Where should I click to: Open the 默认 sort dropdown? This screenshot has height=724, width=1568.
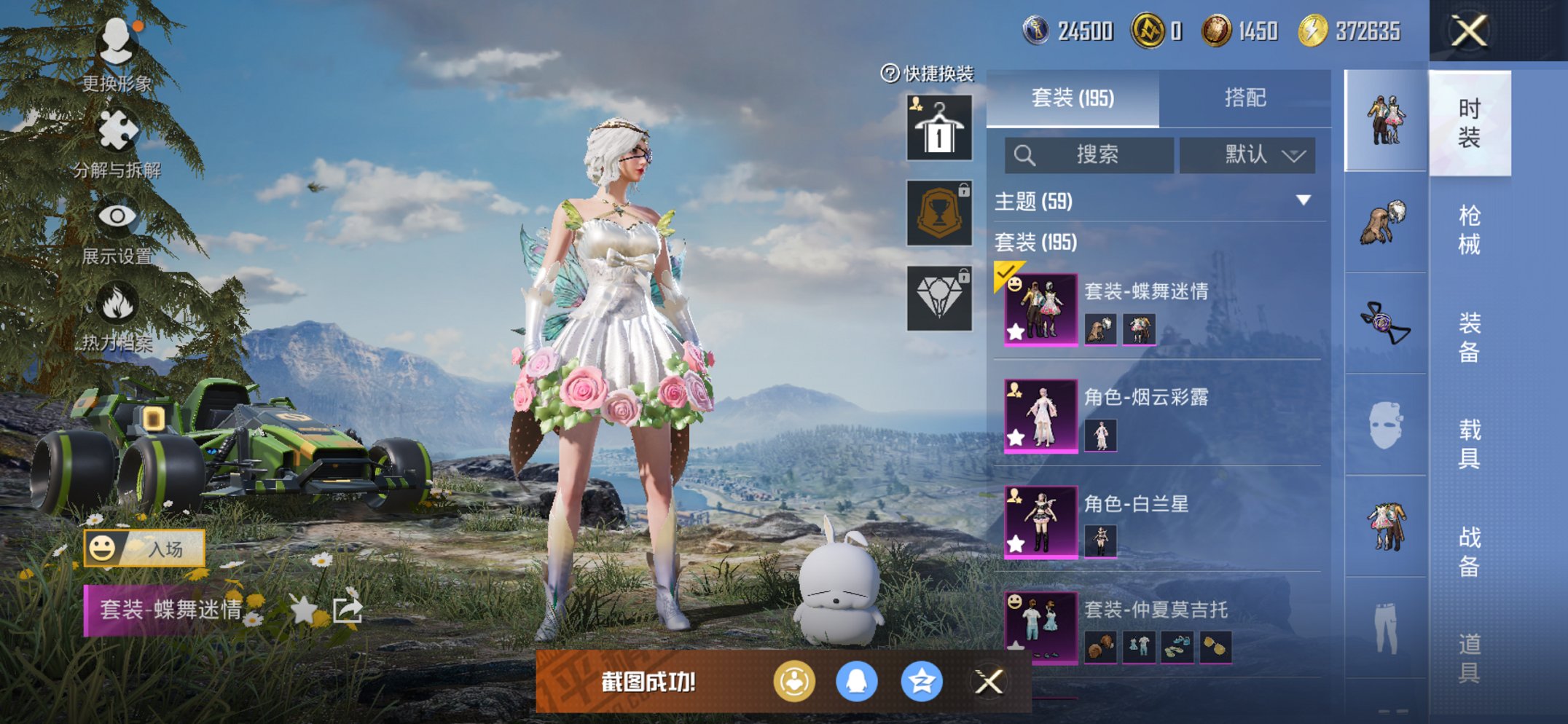coord(1247,155)
